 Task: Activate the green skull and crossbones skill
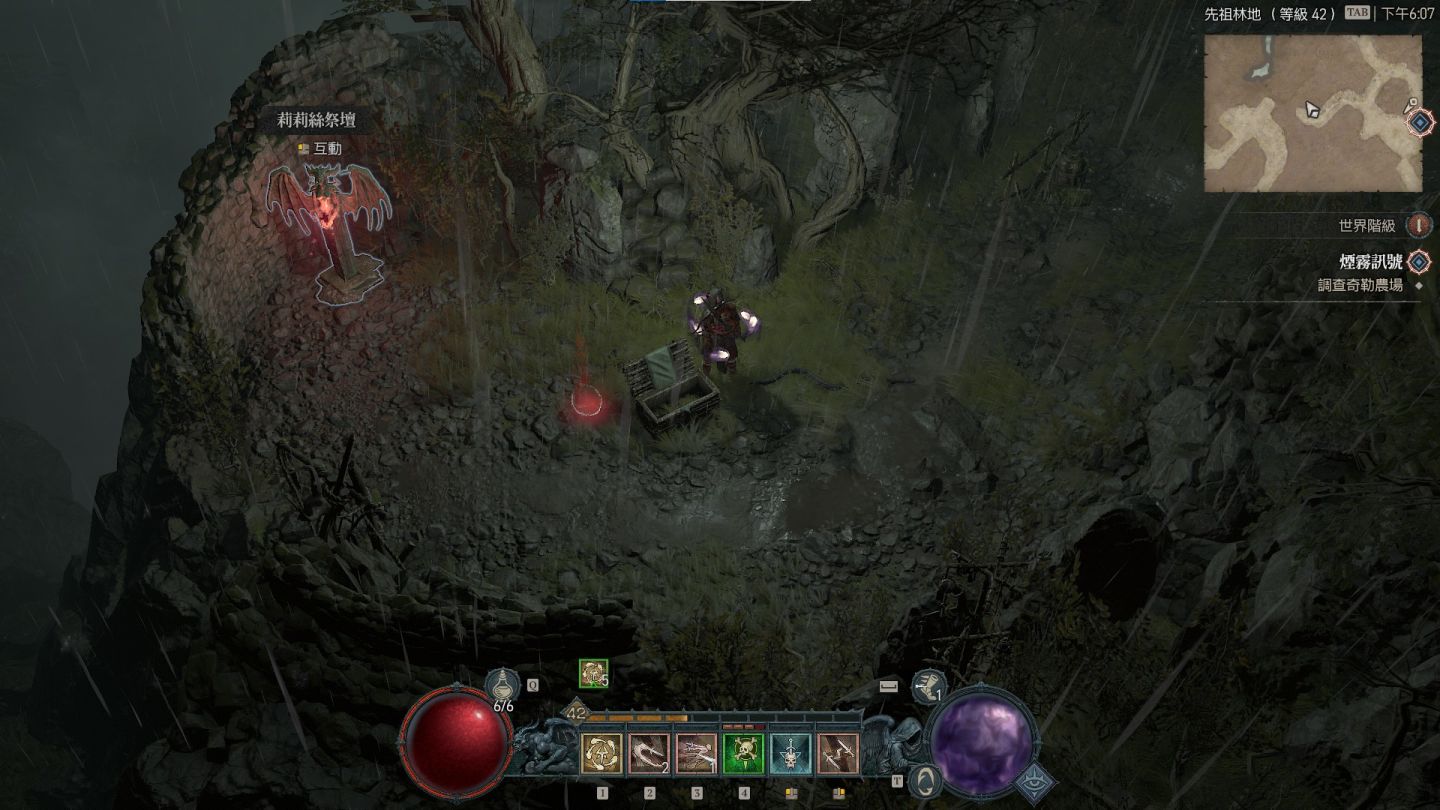[x=743, y=754]
